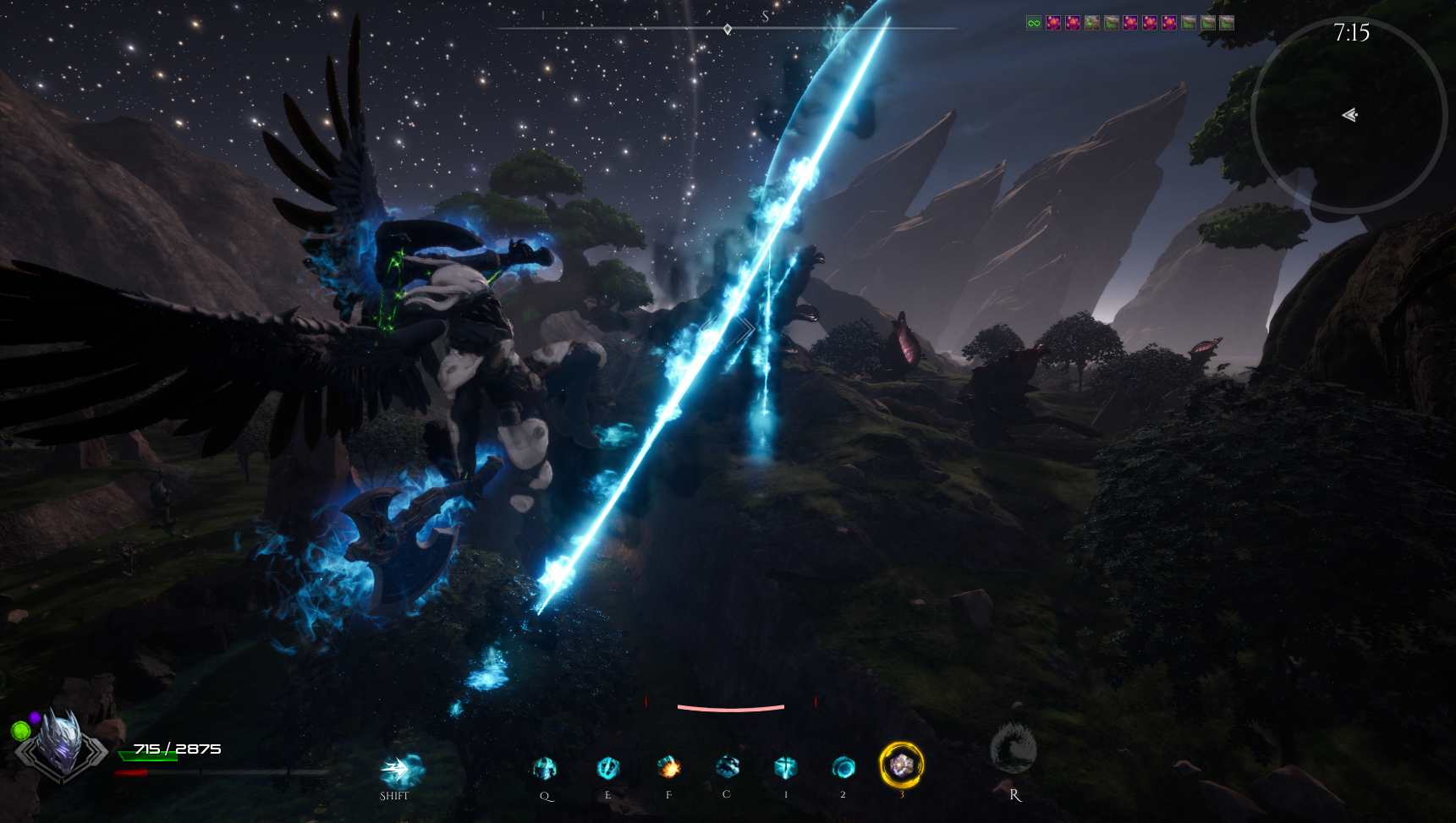
Task: Trigger the ability icon above E
Action: pos(607,768)
